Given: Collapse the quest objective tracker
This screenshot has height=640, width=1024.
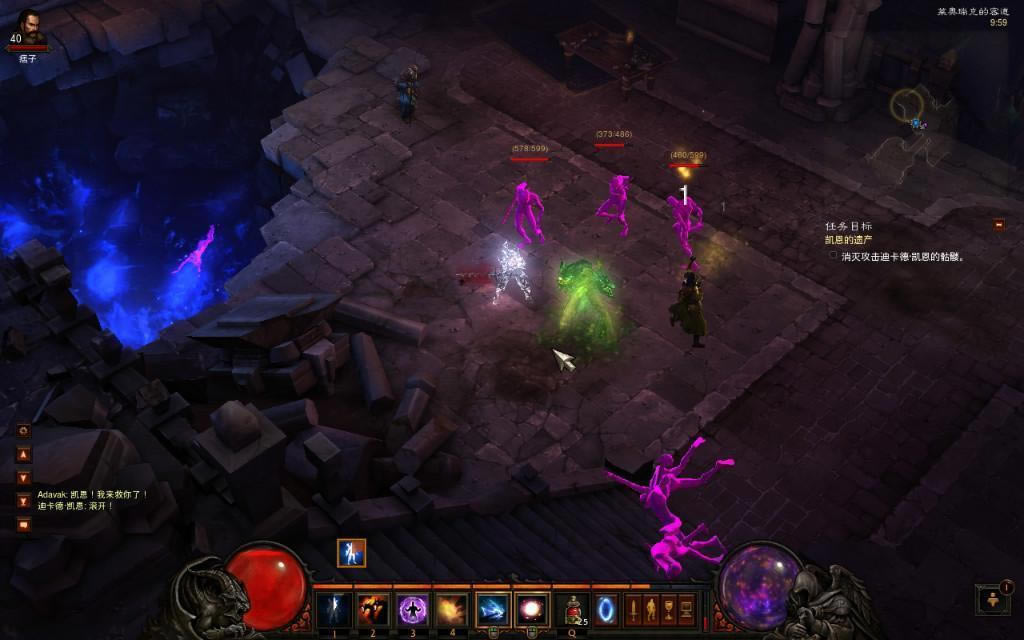Looking at the screenshot, I should (998, 225).
